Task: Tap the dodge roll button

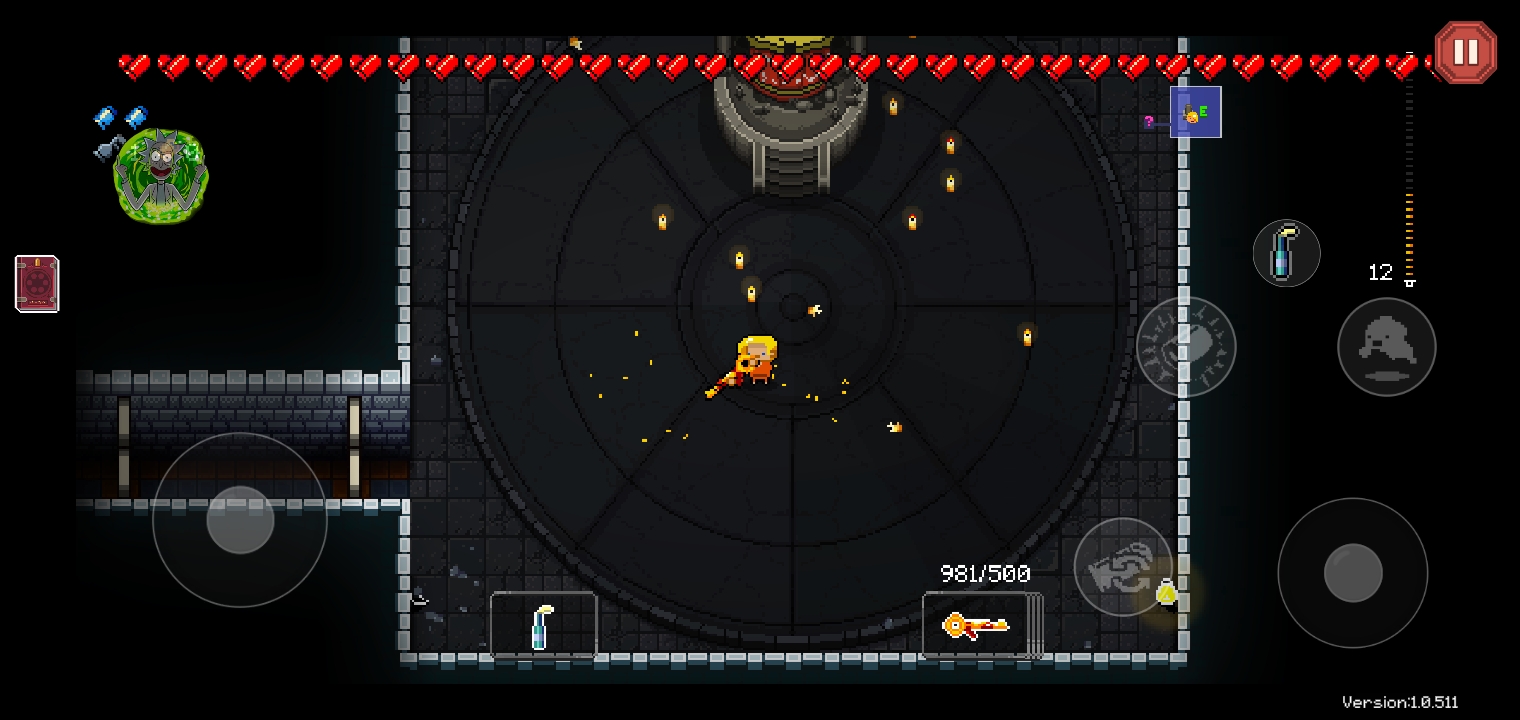Action: click(x=1386, y=347)
